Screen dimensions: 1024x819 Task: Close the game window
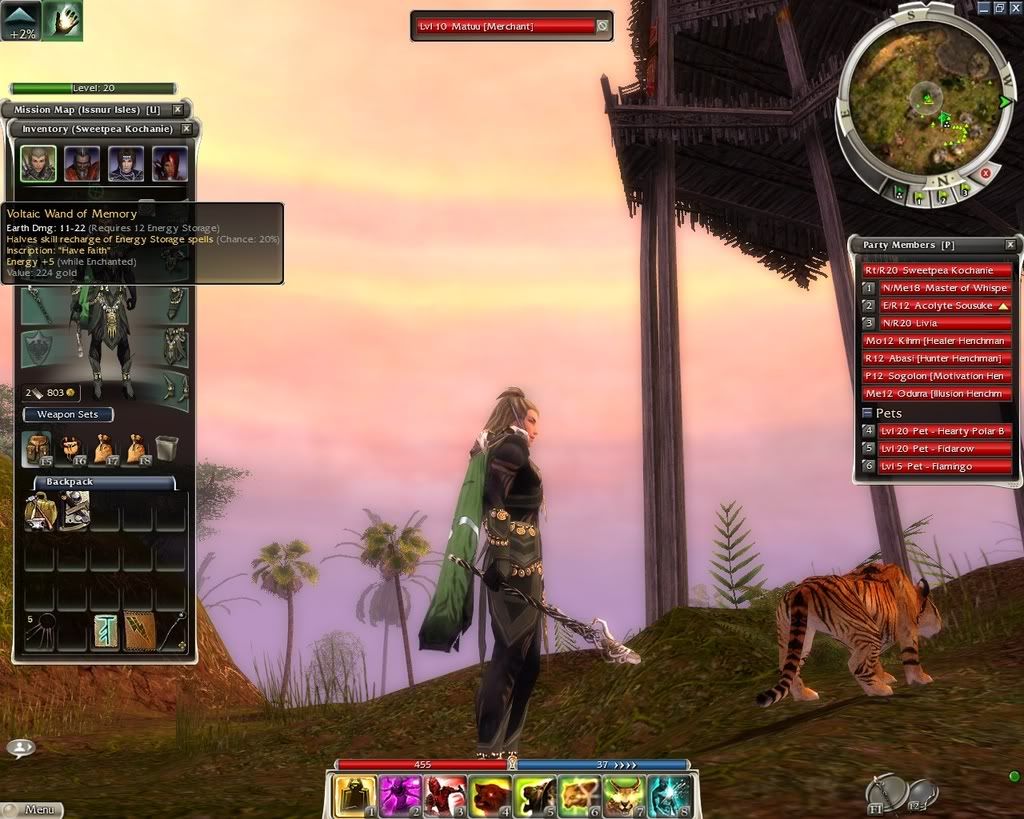pos(1014,7)
